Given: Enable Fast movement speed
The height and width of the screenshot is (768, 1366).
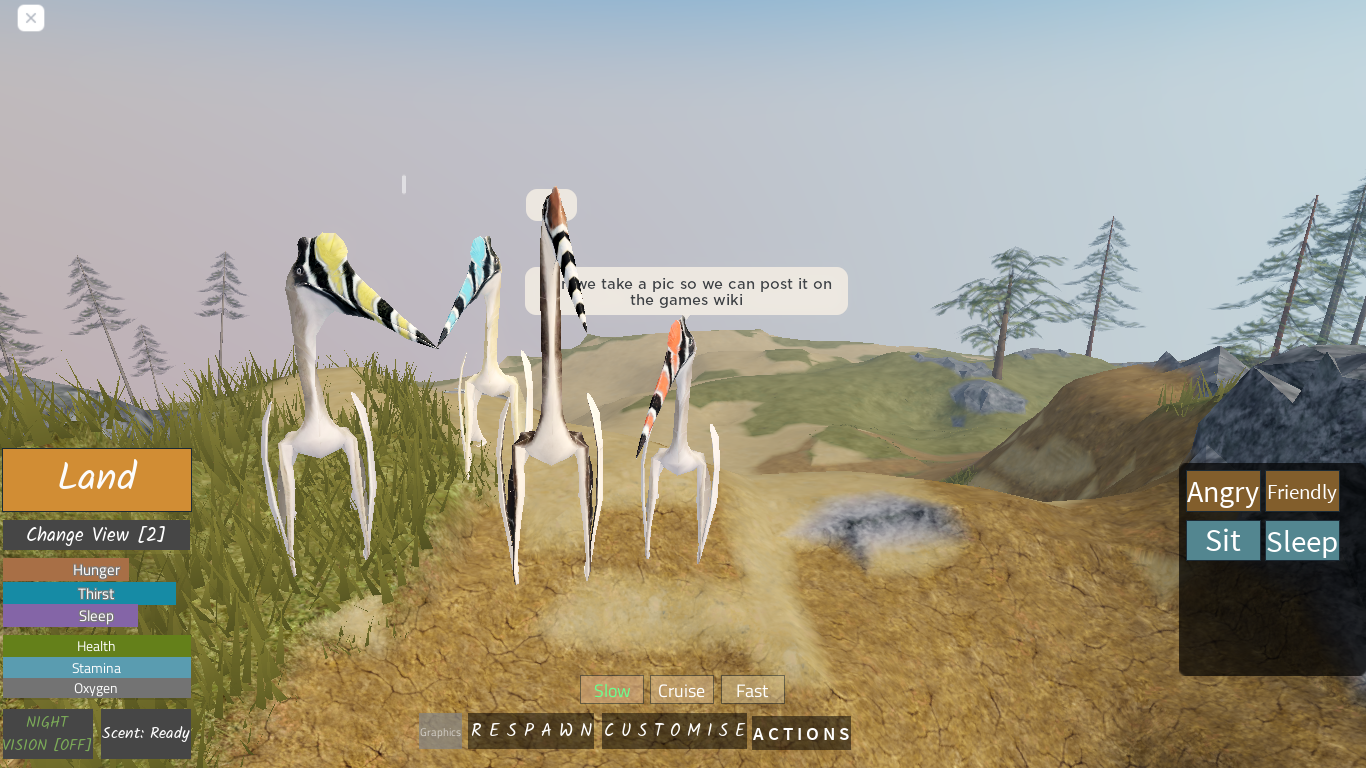Looking at the screenshot, I should click(752, 689).
